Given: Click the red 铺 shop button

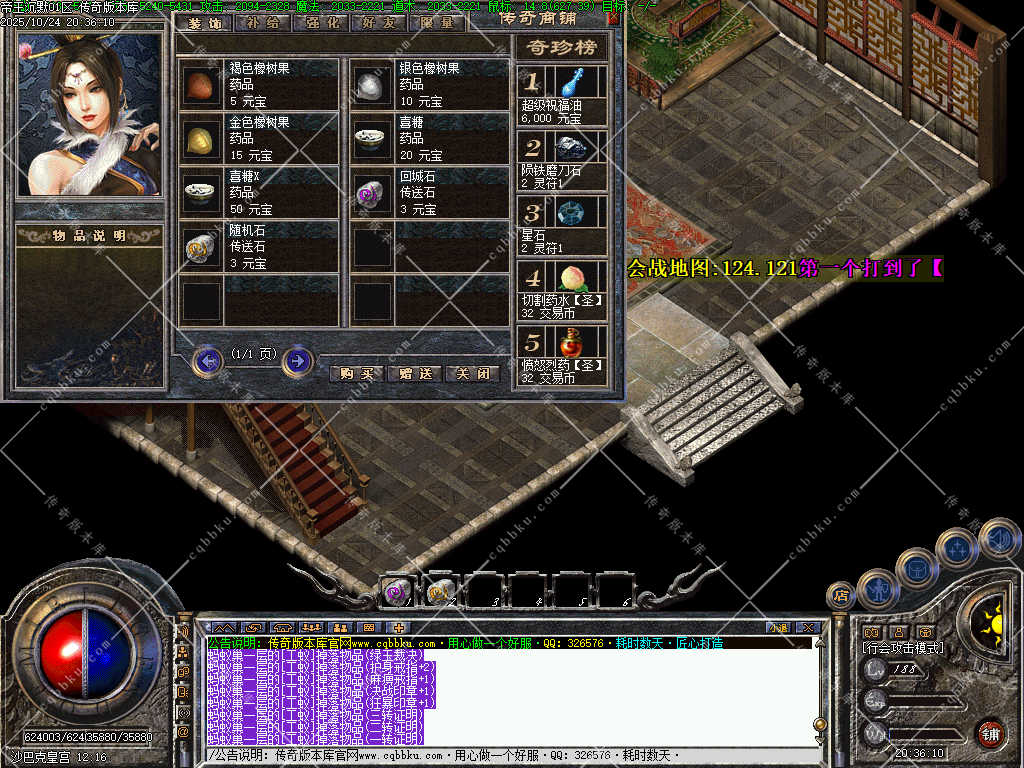Looking at the screenshot, I should coord(989,733).
